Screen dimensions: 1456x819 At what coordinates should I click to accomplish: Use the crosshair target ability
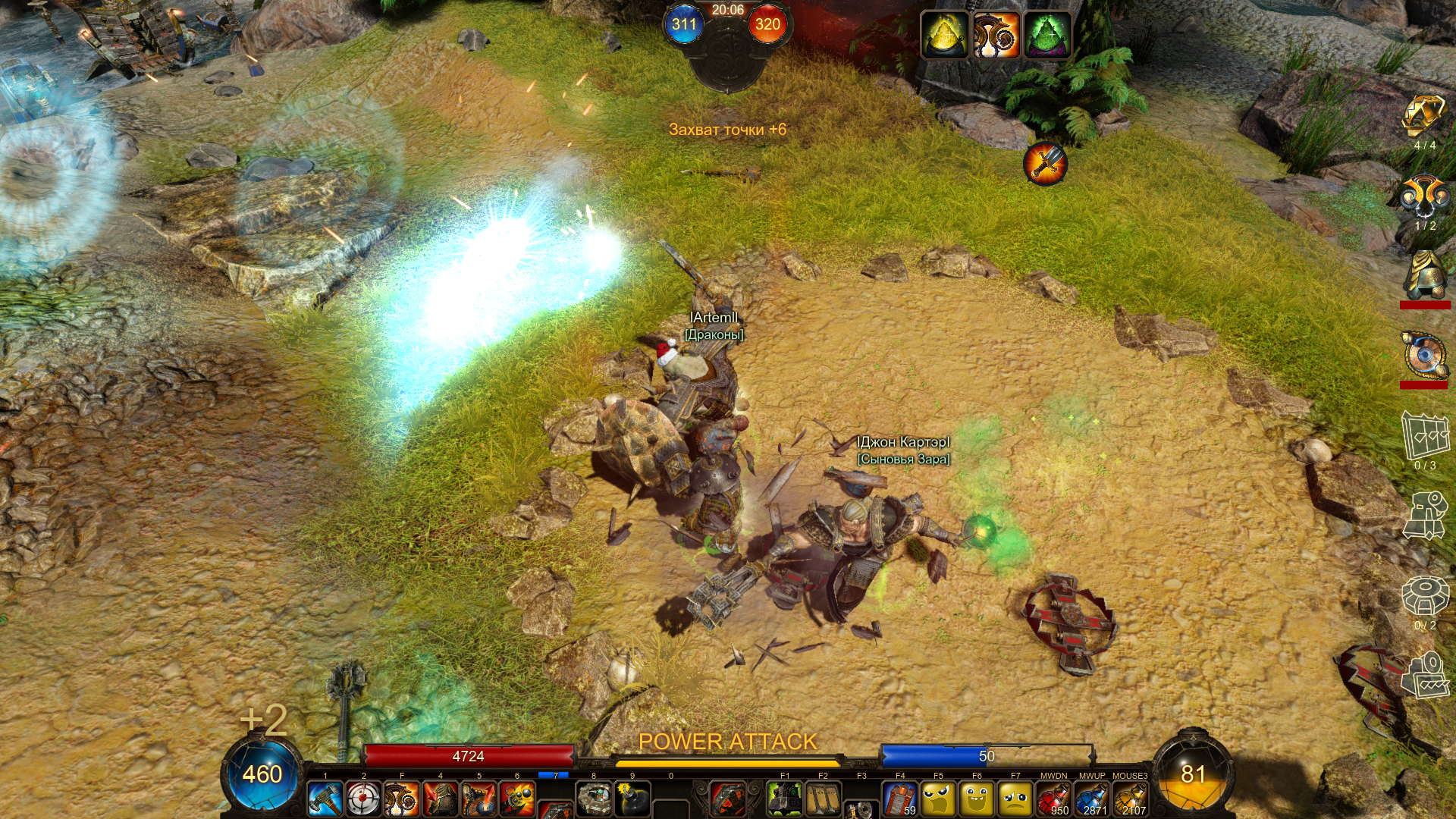click(x=363, y=799)
